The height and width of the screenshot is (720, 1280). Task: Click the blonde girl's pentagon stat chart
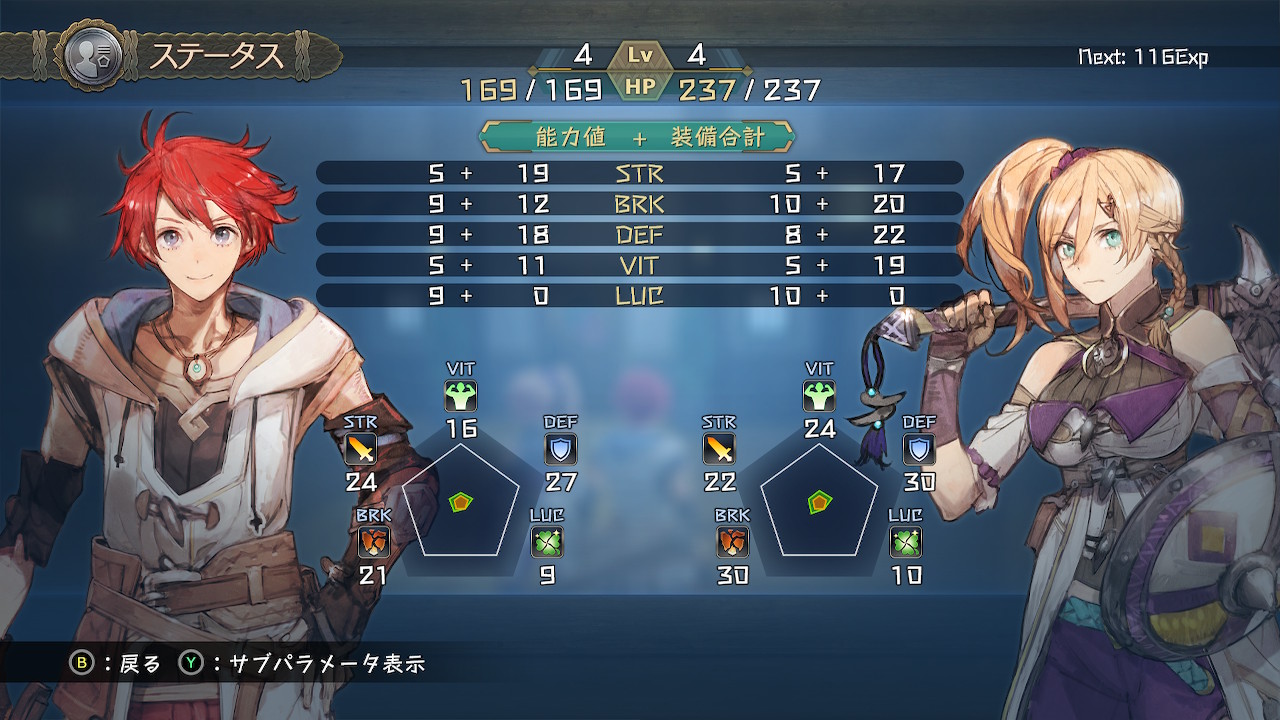point(819,502)
